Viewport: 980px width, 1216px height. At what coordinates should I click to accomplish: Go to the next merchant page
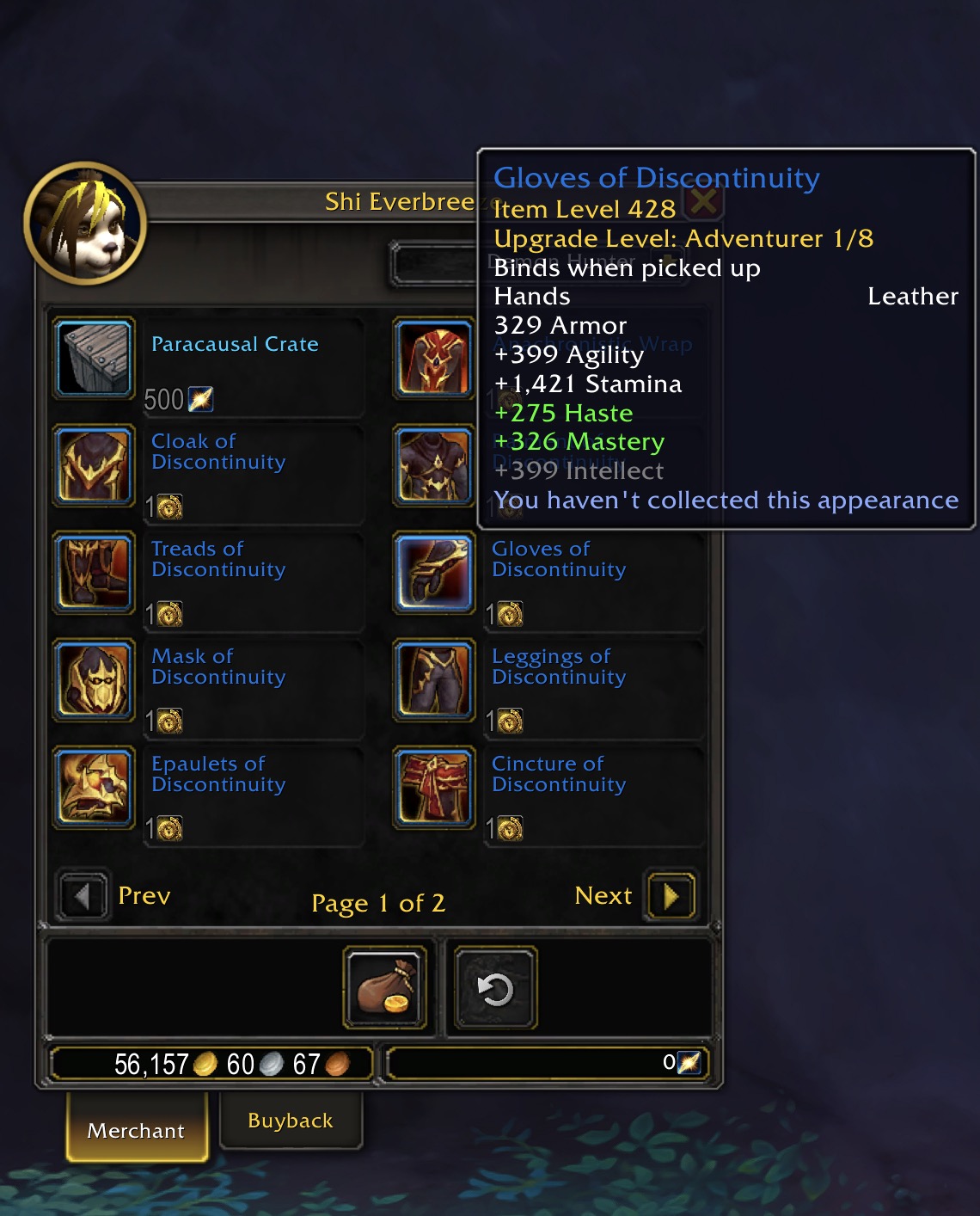pos(671,896)
